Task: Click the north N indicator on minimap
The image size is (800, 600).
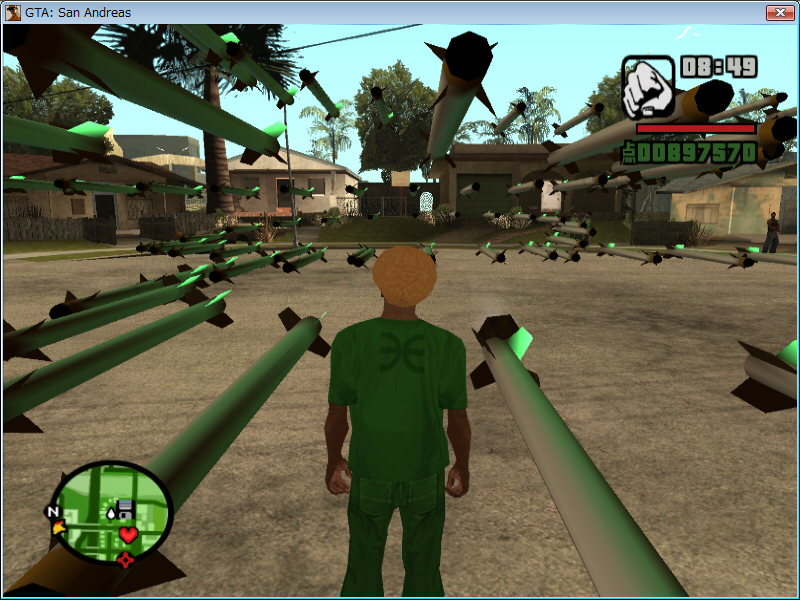Action: tap(52, 512)
